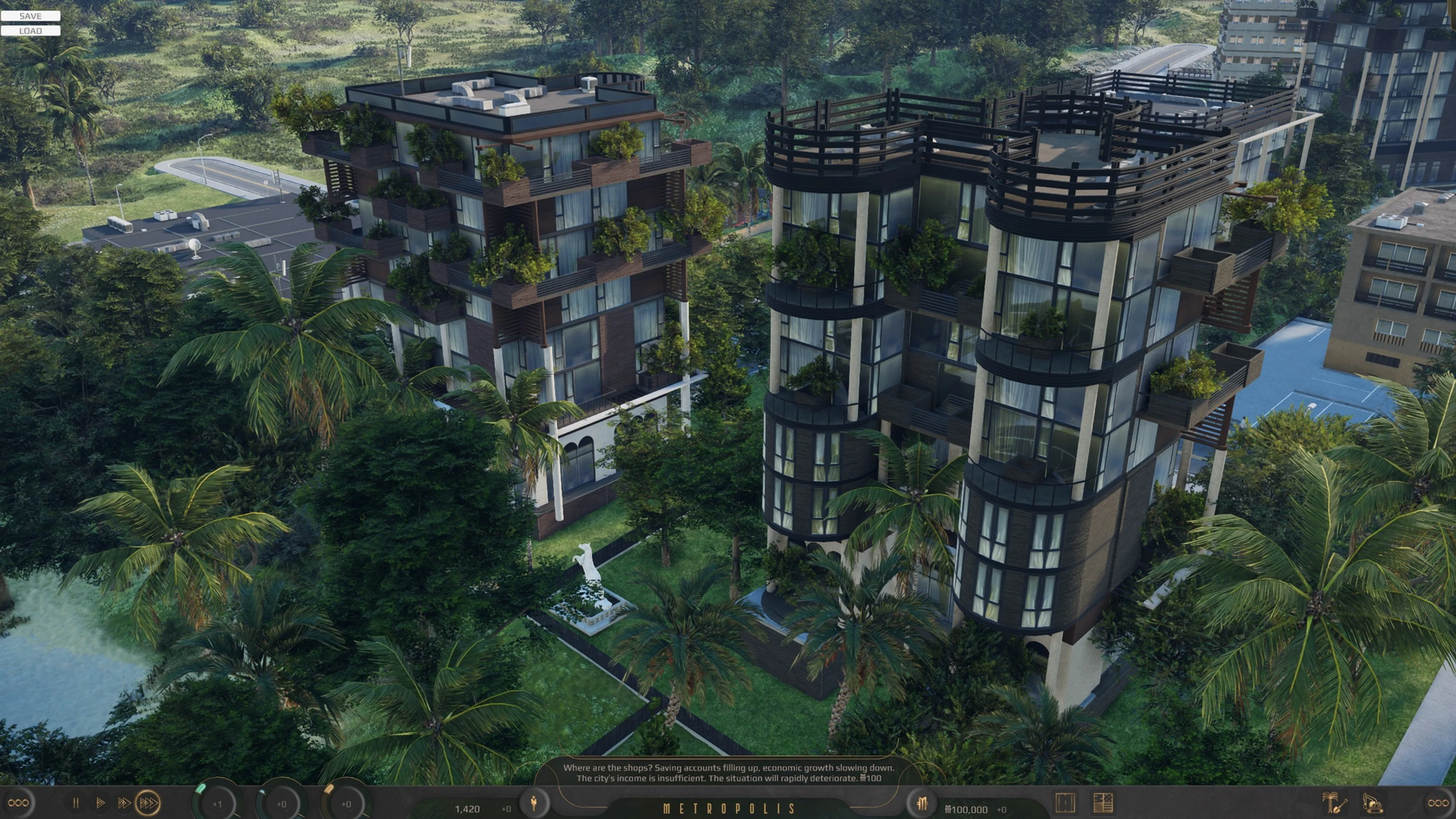Set game speed to normal play
The image size is (1456, 819).
point(100,803)
